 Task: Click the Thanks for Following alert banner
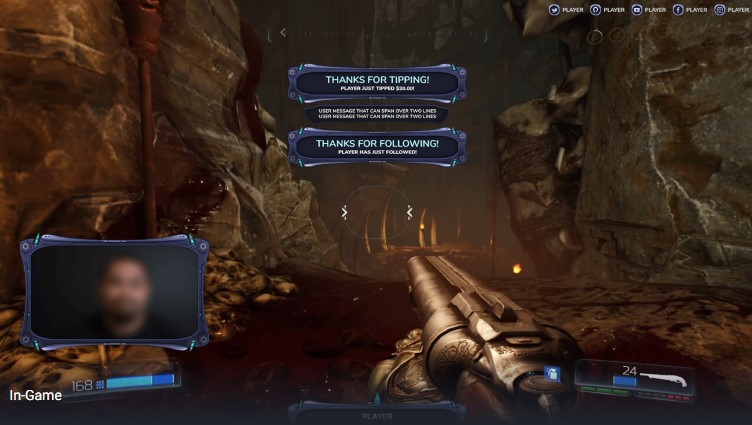[x=377, y=146]
